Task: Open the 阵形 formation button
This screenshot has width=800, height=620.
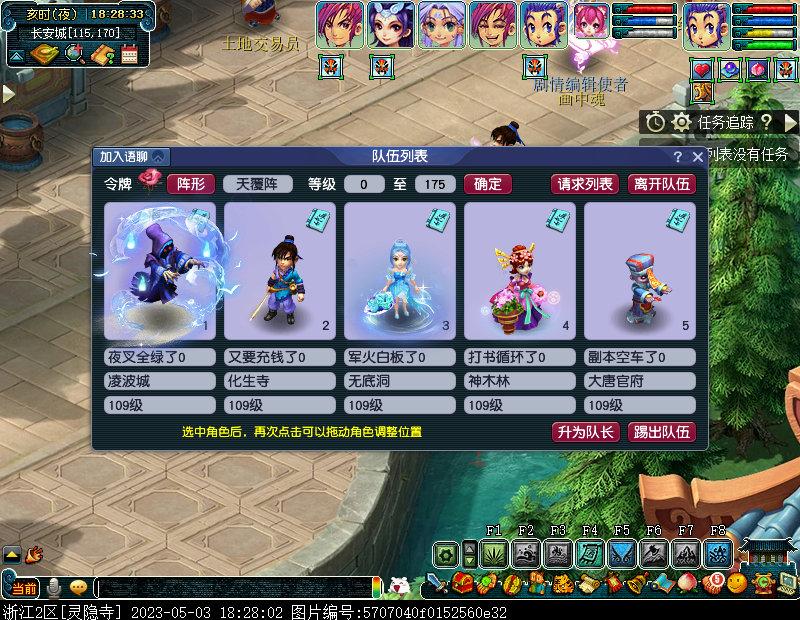Action: click(191, 184)
